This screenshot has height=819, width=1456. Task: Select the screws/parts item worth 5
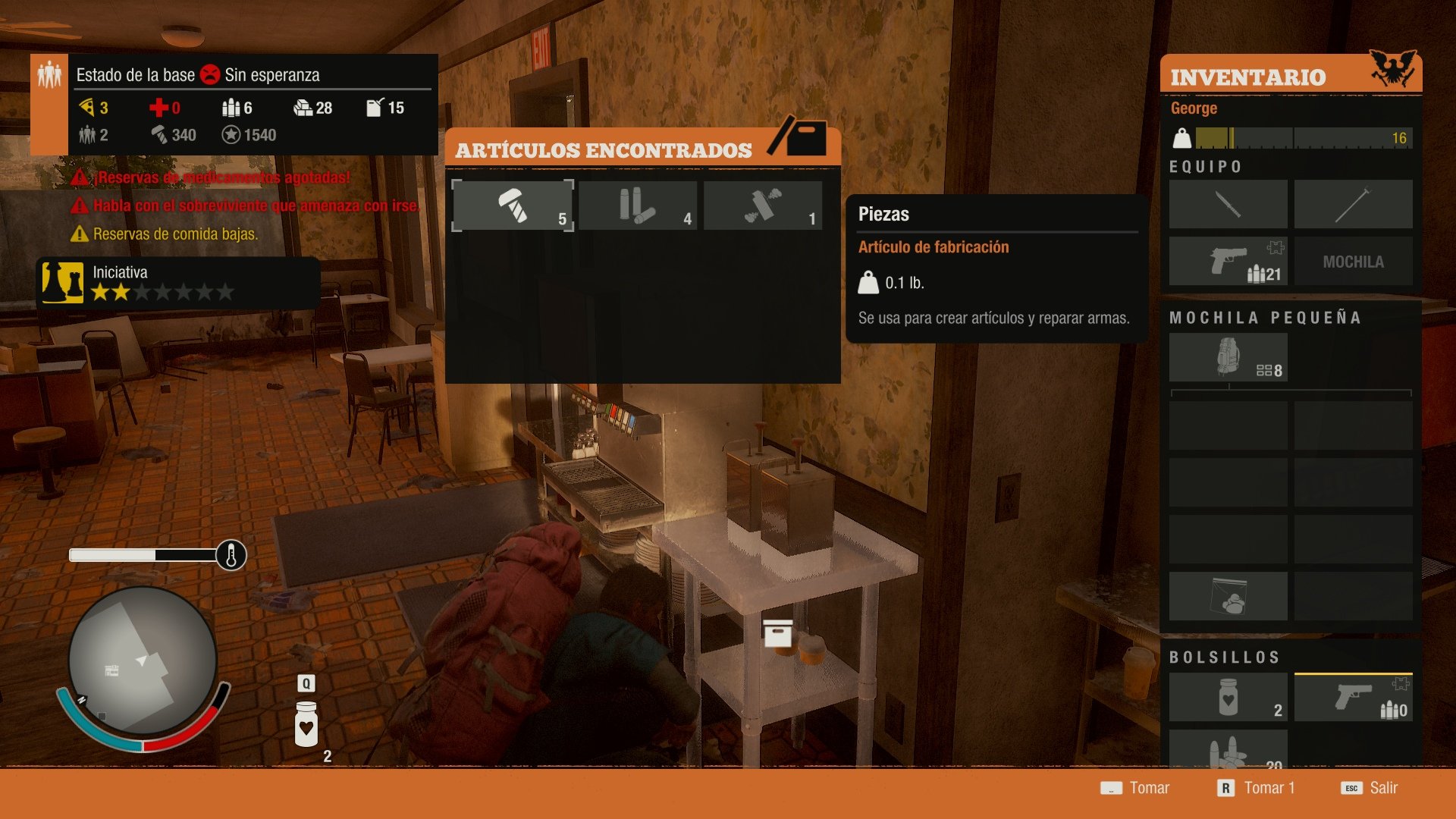pos(513,205)
